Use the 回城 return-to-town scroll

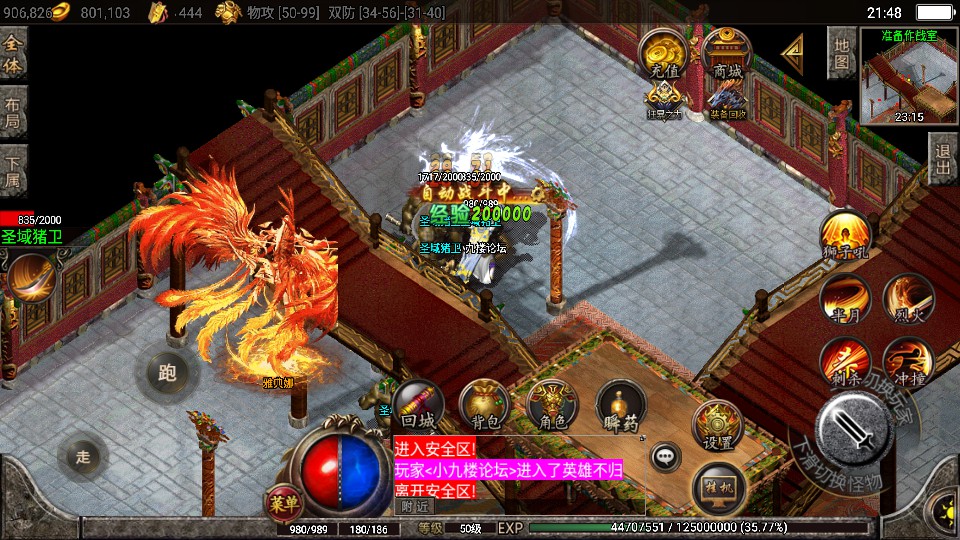click(x=418, y=406)
